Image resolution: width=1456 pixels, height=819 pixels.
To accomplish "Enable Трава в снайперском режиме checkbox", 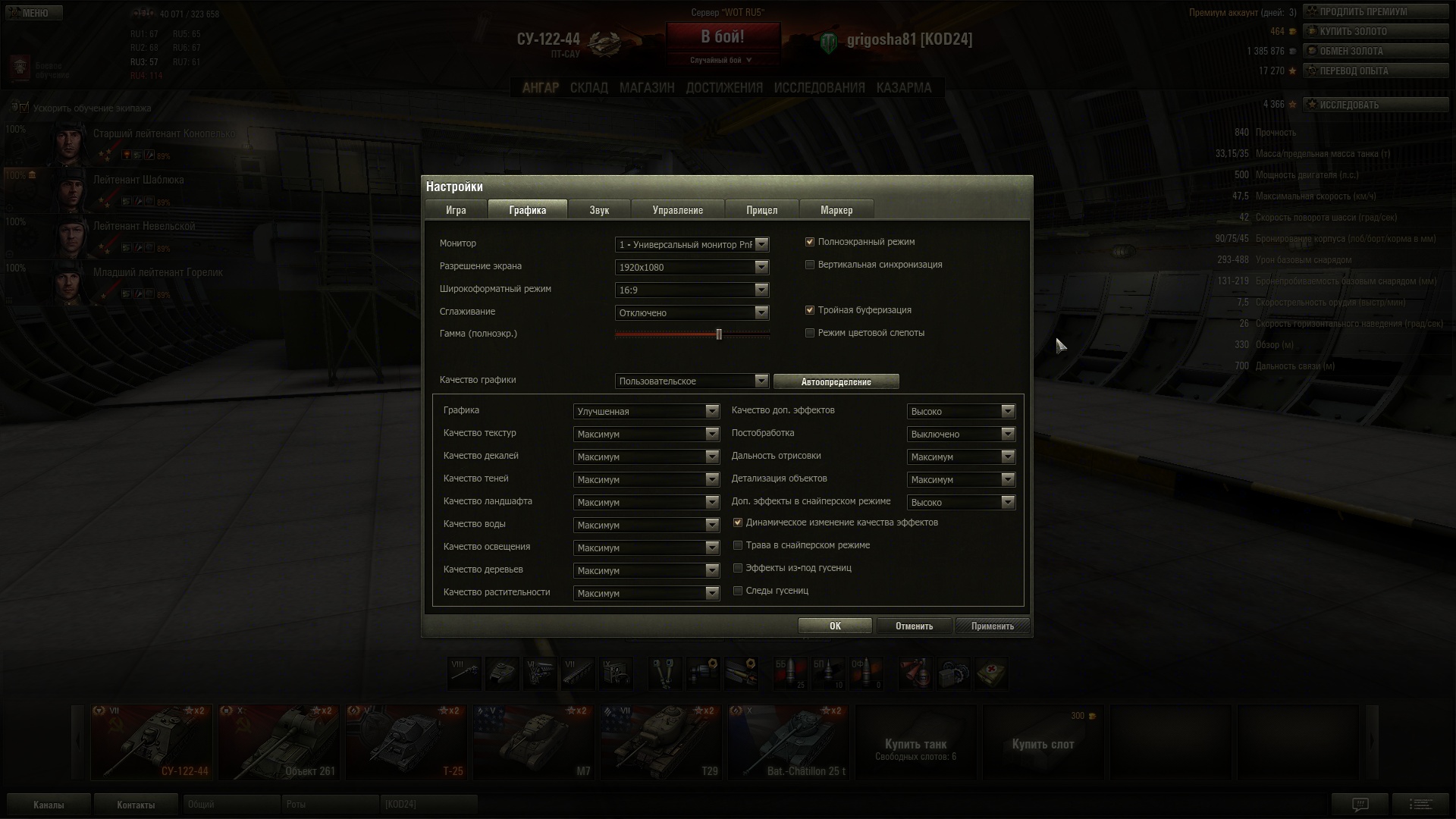I will tap(738, 545).
